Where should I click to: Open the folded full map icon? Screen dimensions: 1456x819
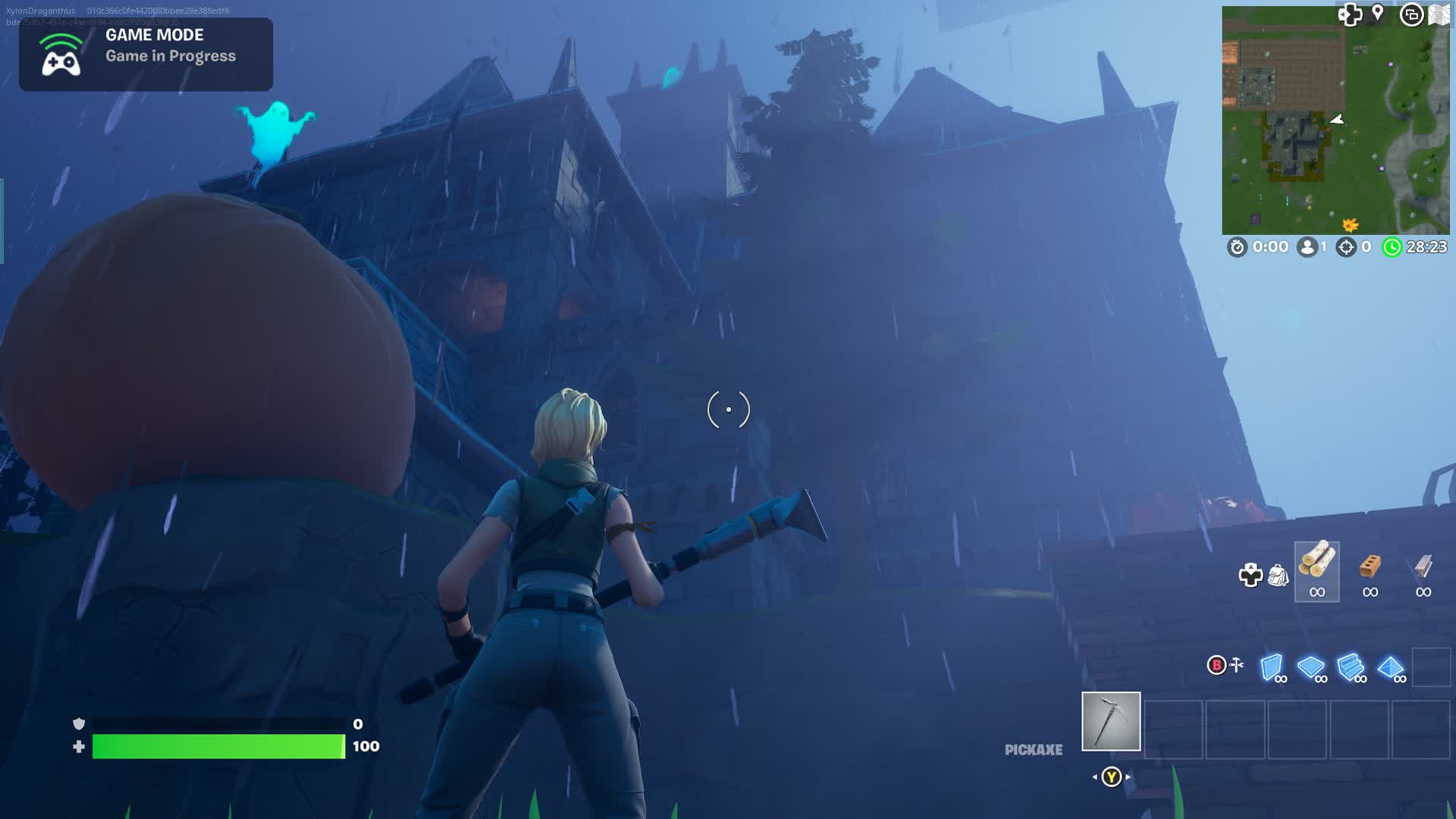pos(1439,14)
